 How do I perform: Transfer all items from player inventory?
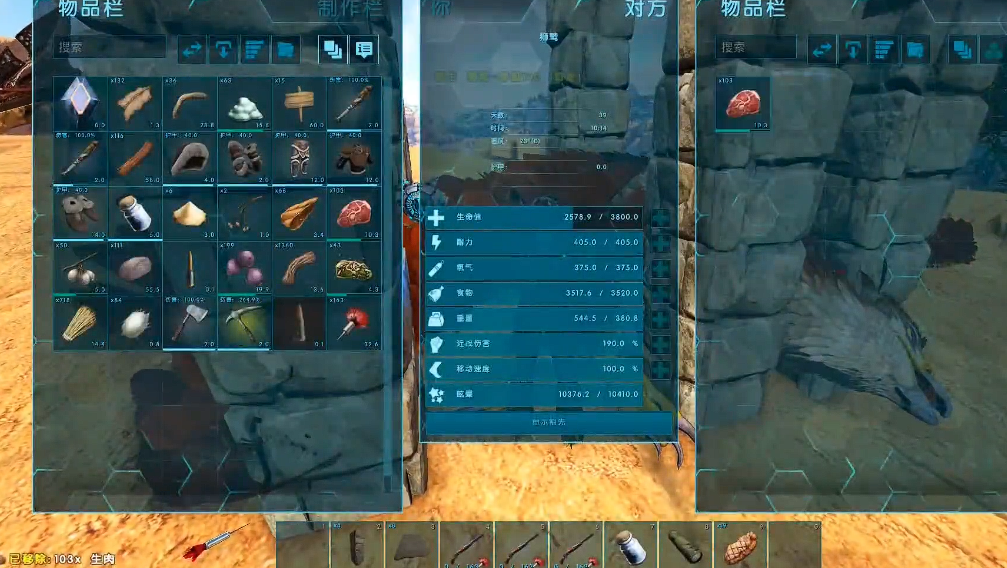[x=193, y=48]
